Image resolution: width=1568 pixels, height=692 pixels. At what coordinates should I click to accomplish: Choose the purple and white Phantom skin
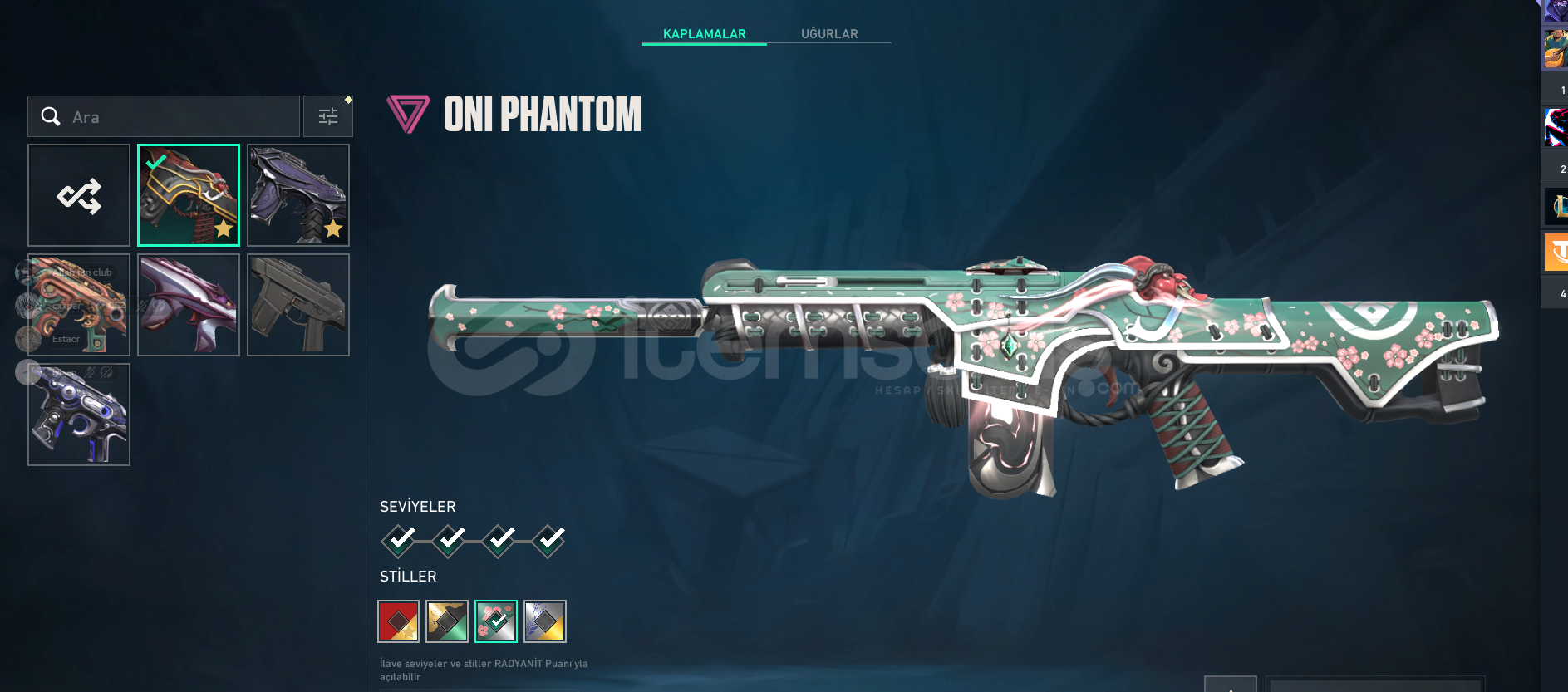coord(189,306)
